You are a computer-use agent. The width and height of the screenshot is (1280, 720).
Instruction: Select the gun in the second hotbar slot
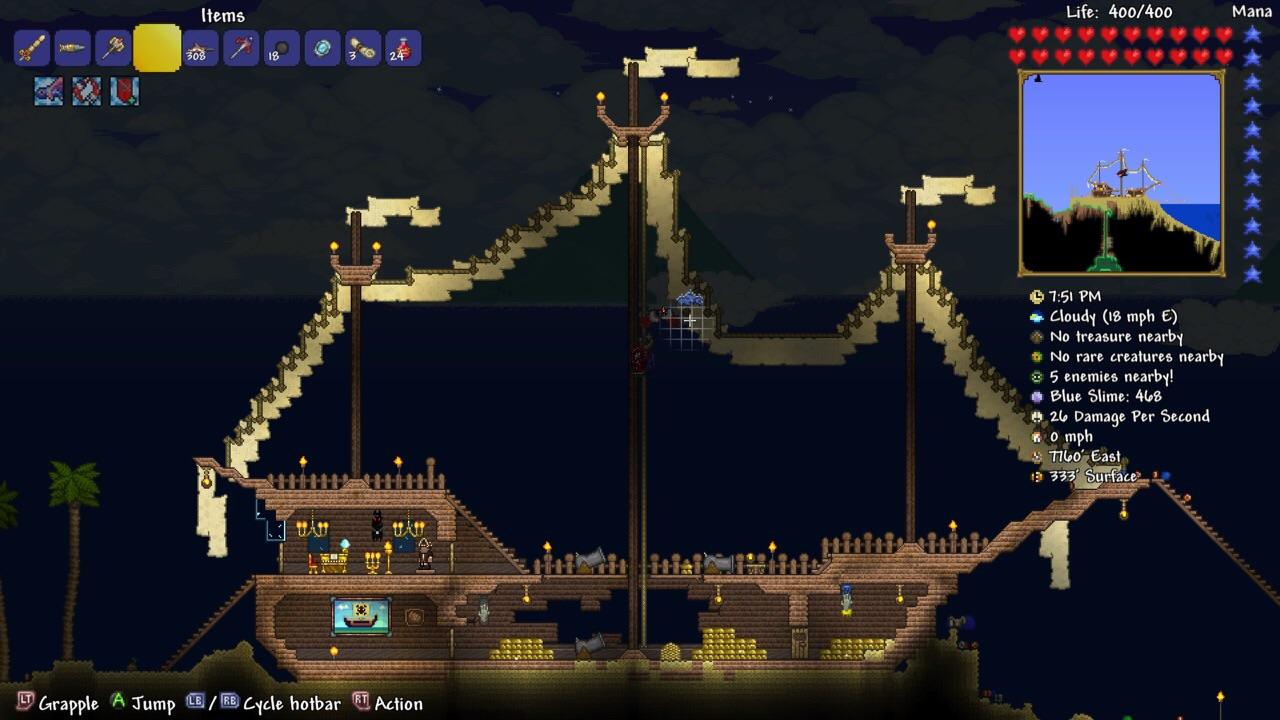click(71, 48)
